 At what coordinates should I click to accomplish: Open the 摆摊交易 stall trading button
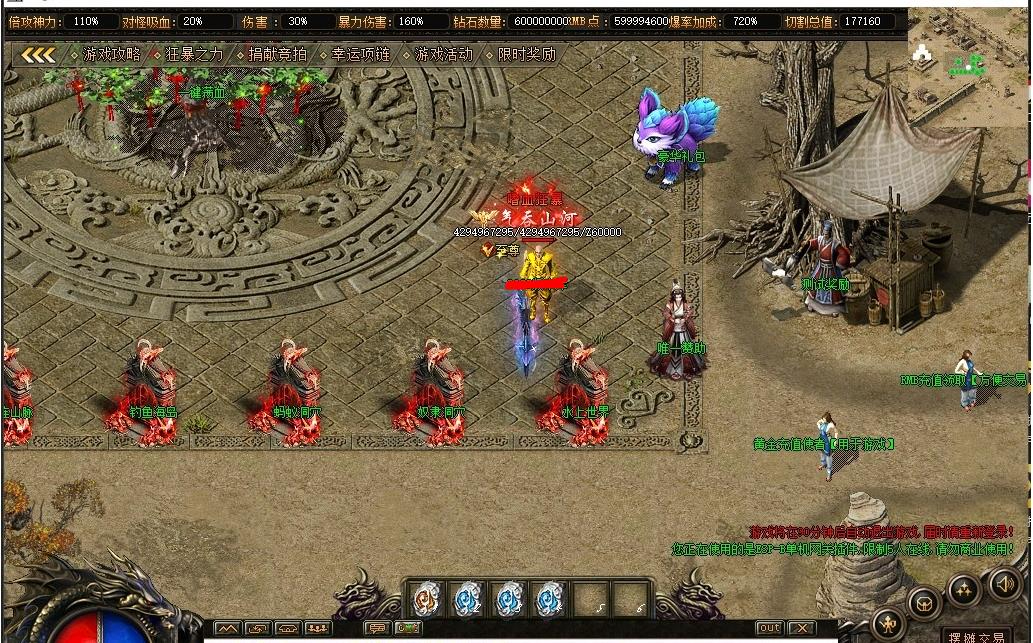975,636
